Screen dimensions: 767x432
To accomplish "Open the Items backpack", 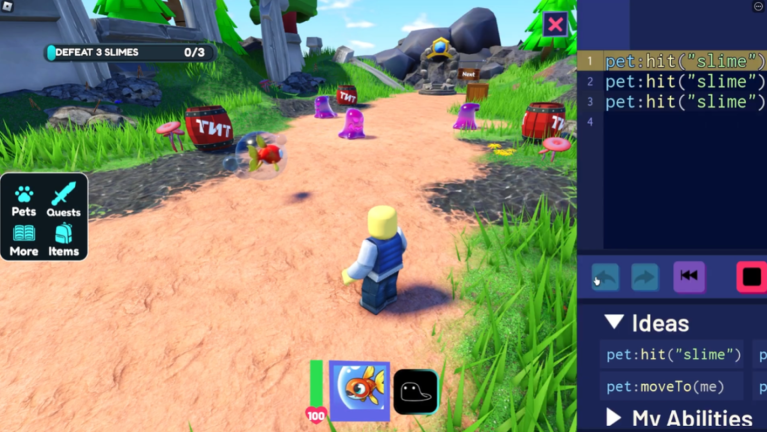I will (64, 239).
